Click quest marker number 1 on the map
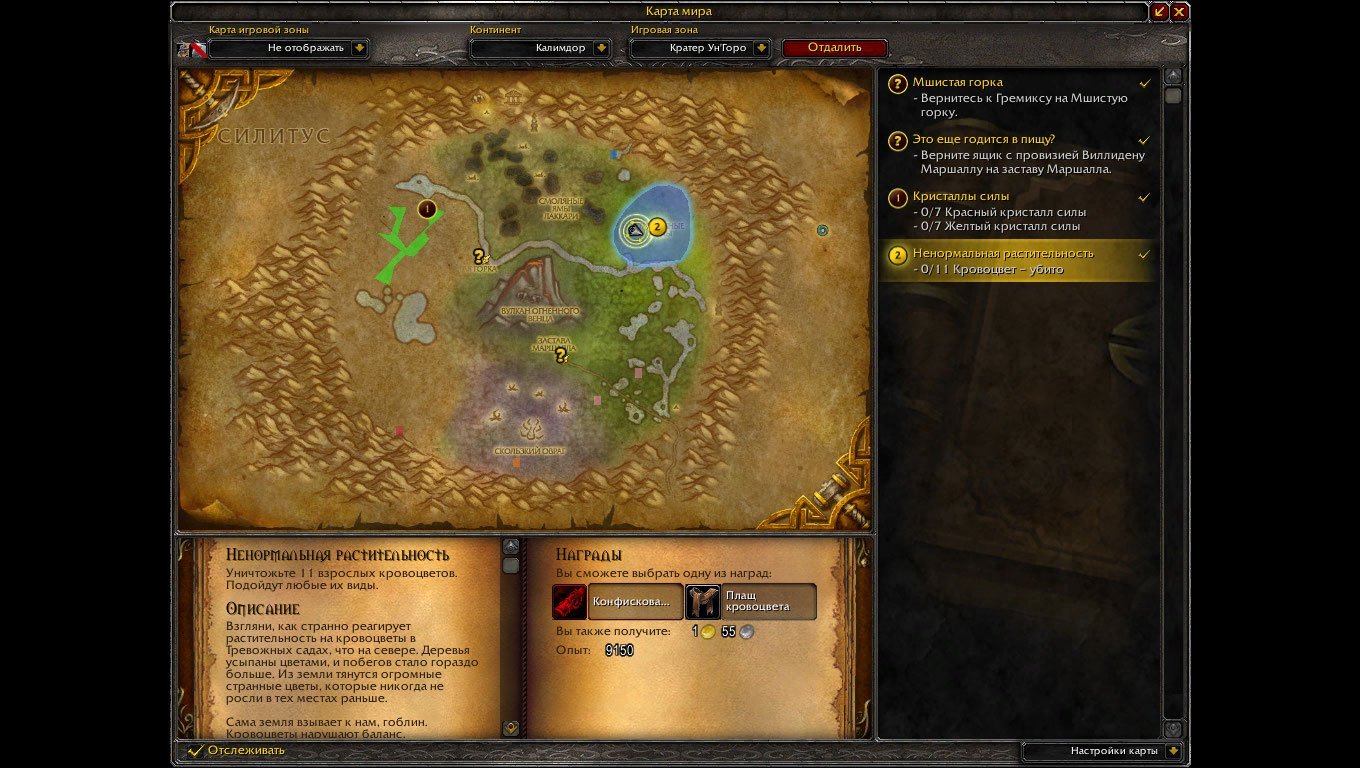 [x=427, y=209]
